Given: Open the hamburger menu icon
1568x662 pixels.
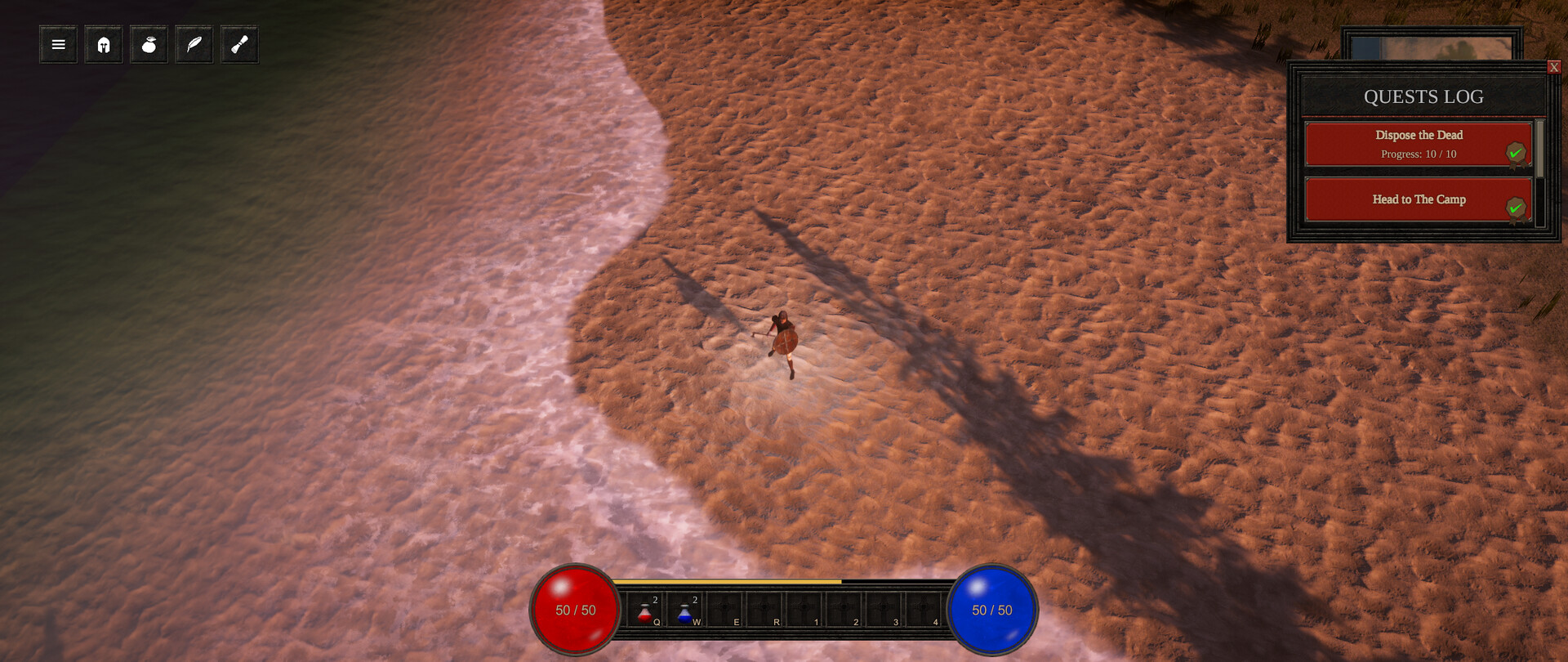Looking at the screenshot, I should (57, 44).
